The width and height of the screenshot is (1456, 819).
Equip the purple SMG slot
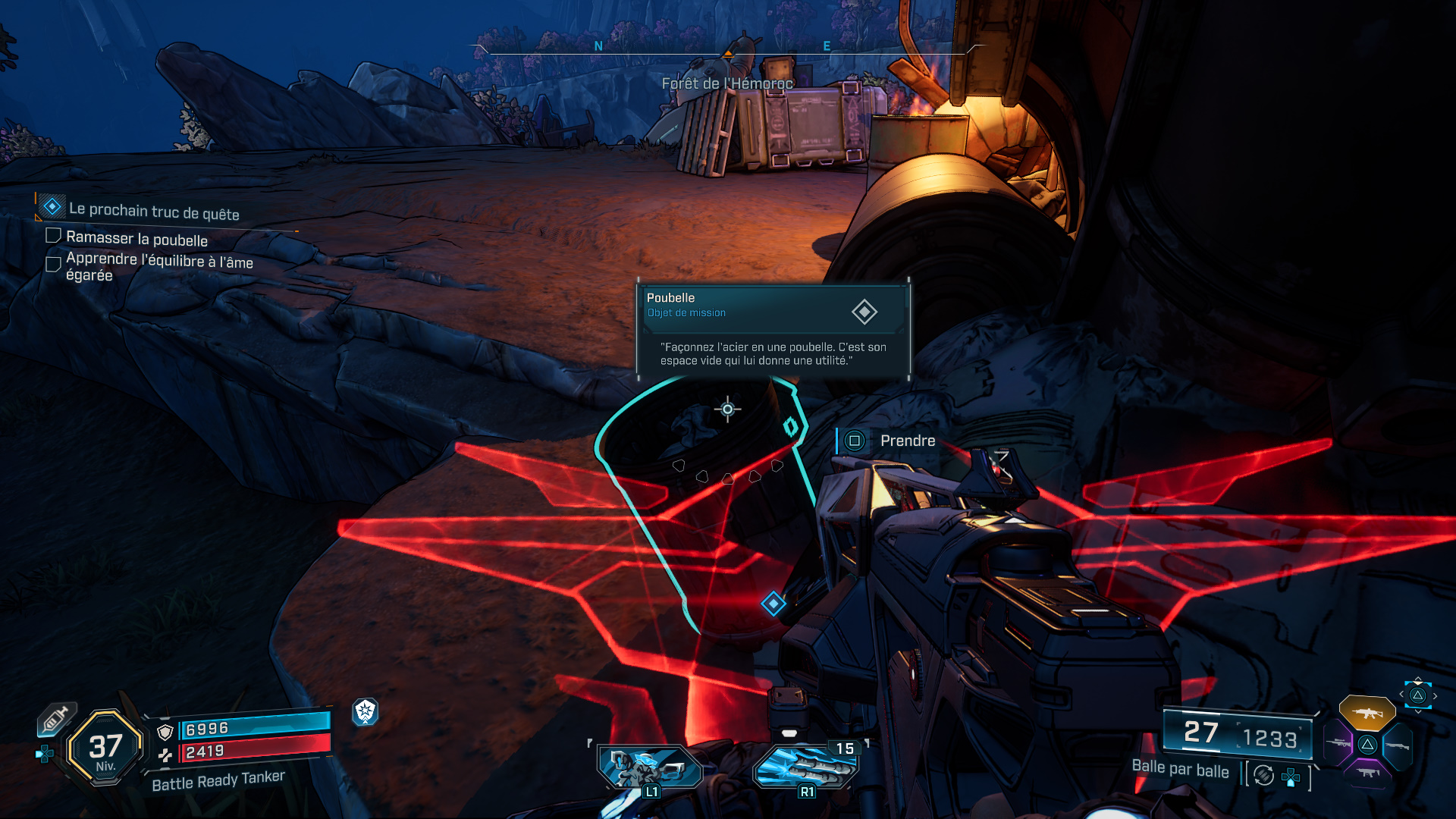pyautogui.click(x=1367, y=773)
